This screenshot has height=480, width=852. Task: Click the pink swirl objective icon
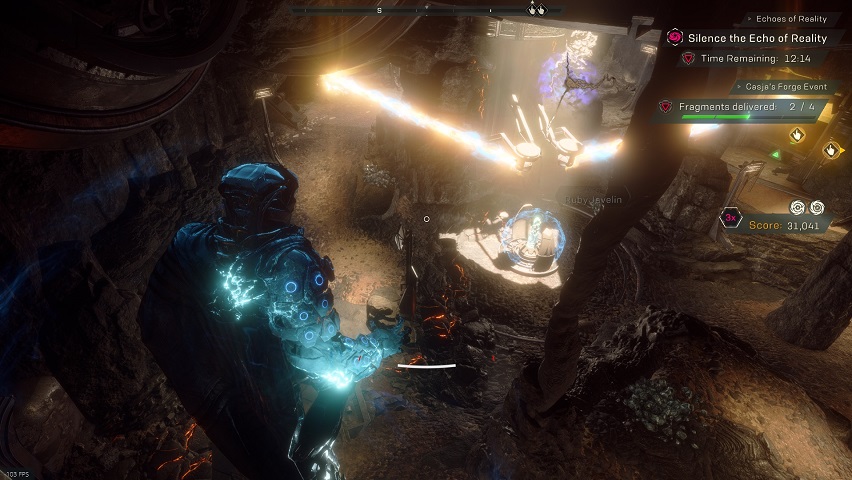click(675, 37)
